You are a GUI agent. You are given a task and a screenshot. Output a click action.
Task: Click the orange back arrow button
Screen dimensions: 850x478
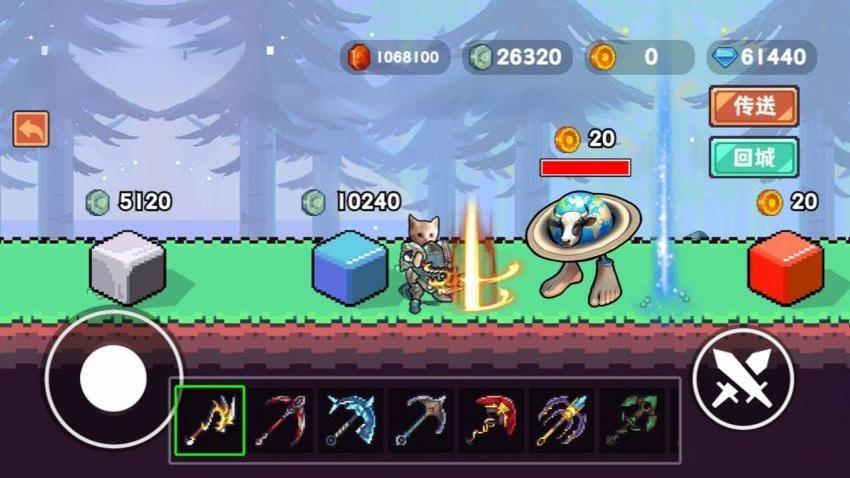pyautogui.click(x=30, y=129)
